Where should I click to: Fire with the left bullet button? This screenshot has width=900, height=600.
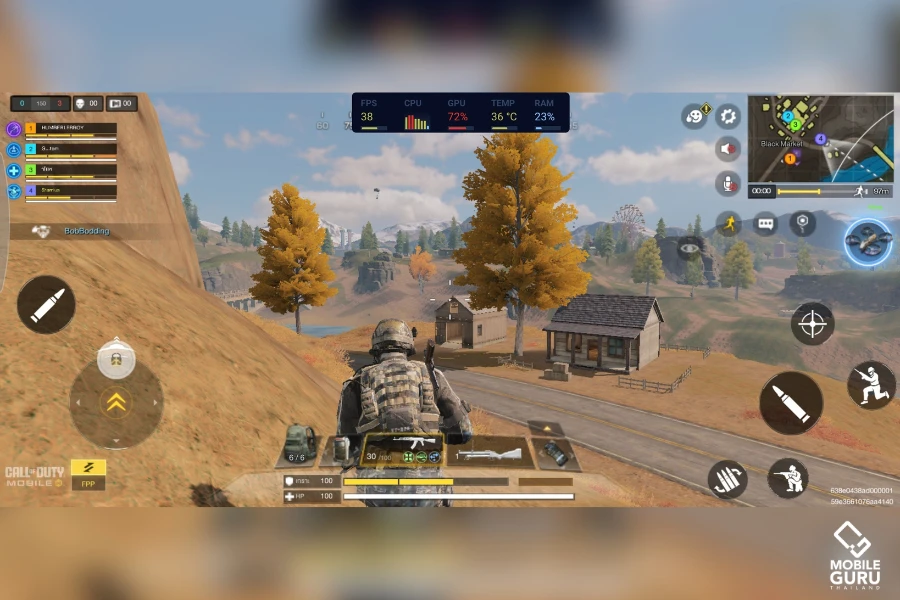pos(46,305)
